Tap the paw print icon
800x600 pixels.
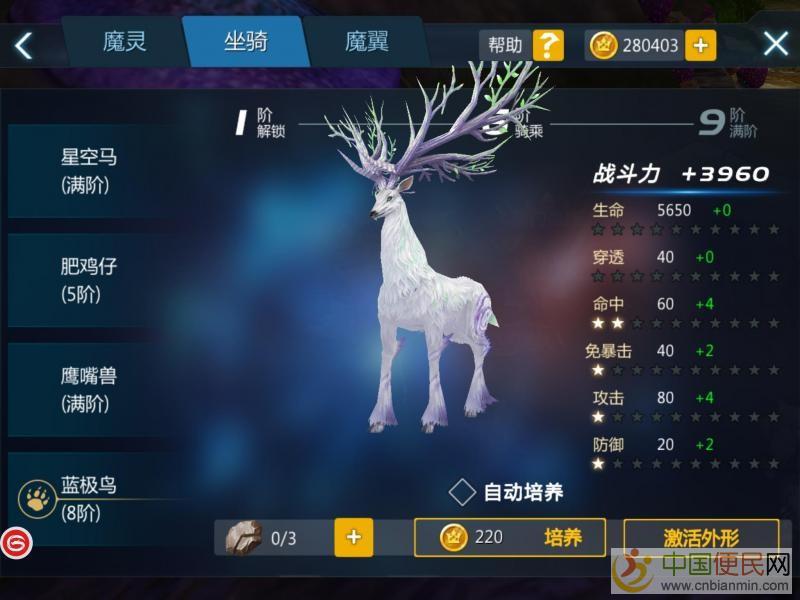pyautogui.click(x=36, y=497)
